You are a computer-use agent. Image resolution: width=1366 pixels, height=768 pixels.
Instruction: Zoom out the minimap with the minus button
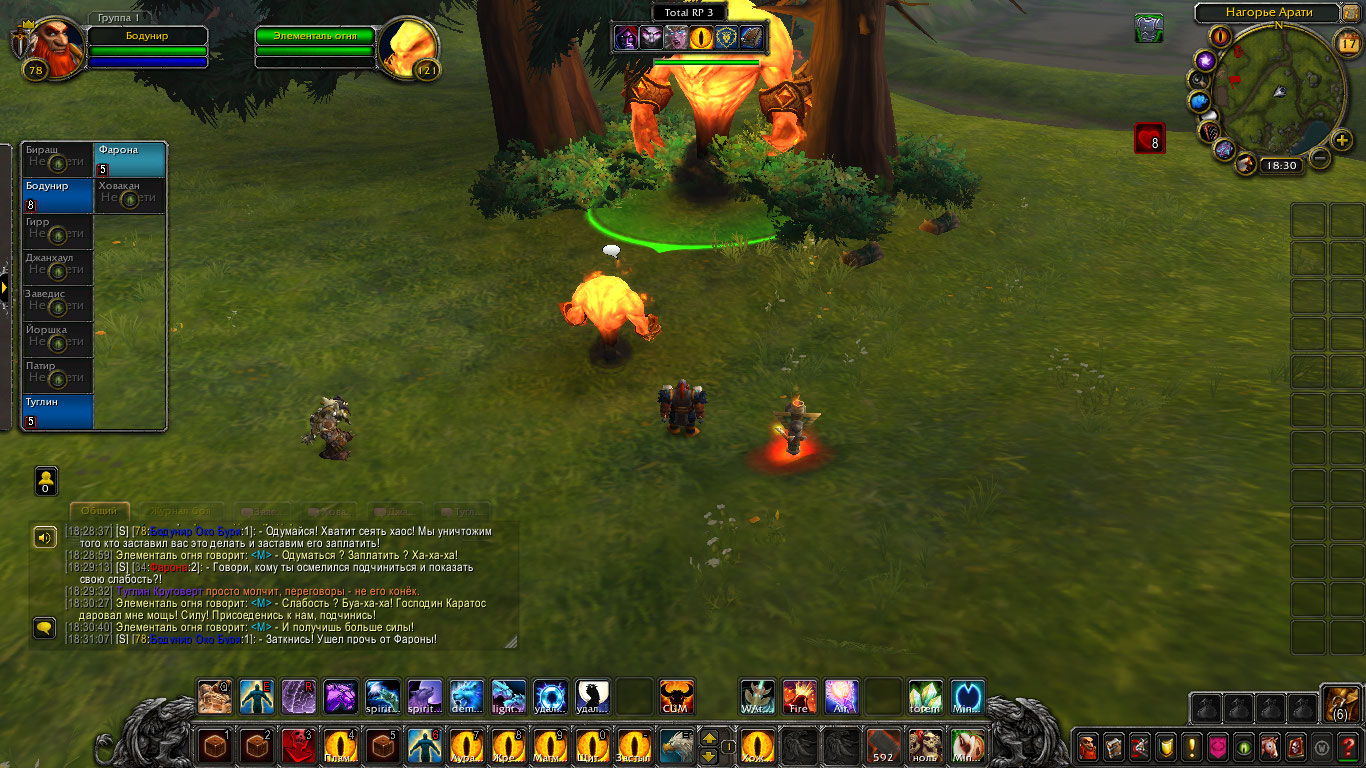[x=1321, y=158]
